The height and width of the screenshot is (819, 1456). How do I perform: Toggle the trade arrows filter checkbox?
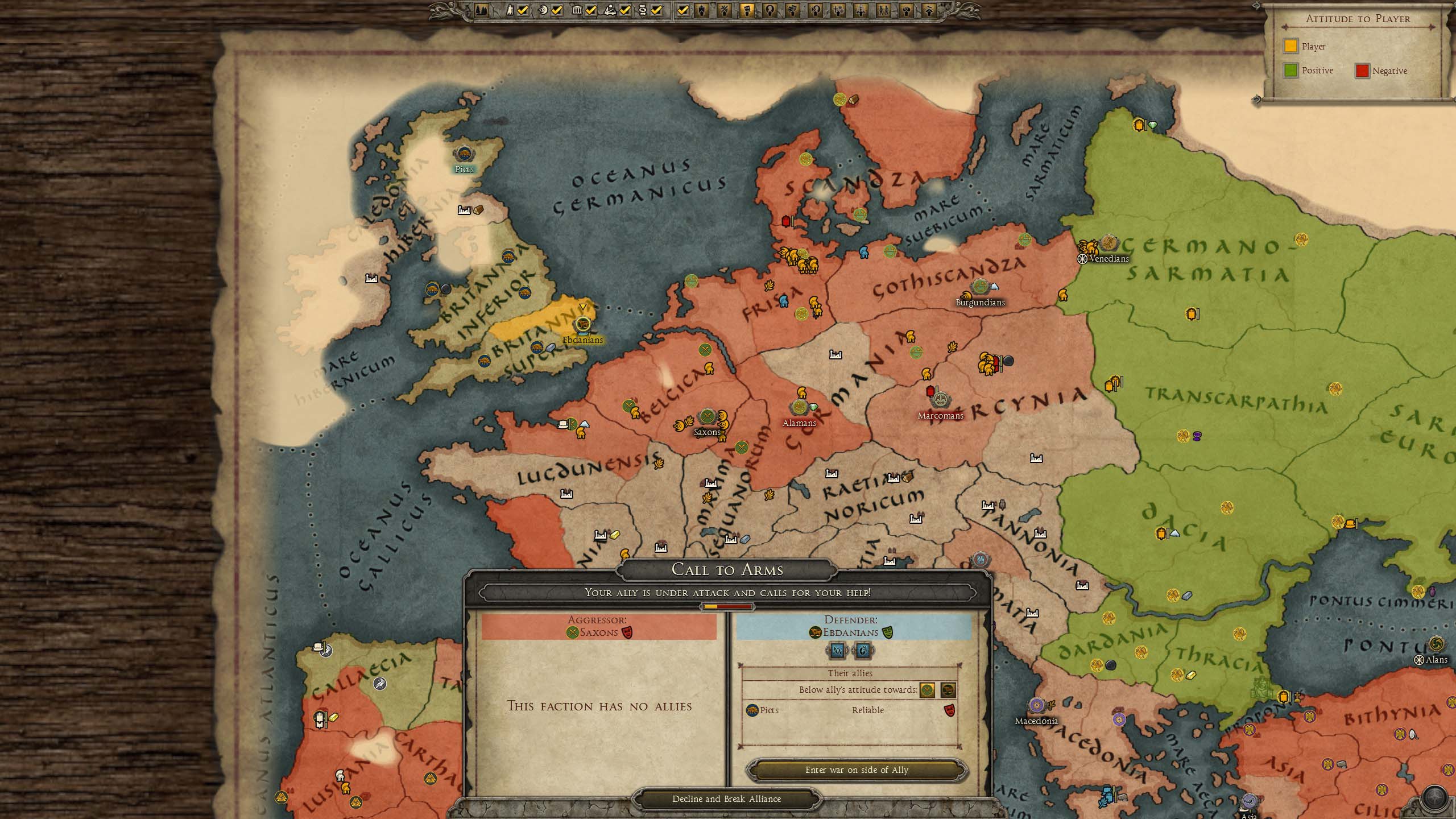pyautogui.click(x=657, y=10)
